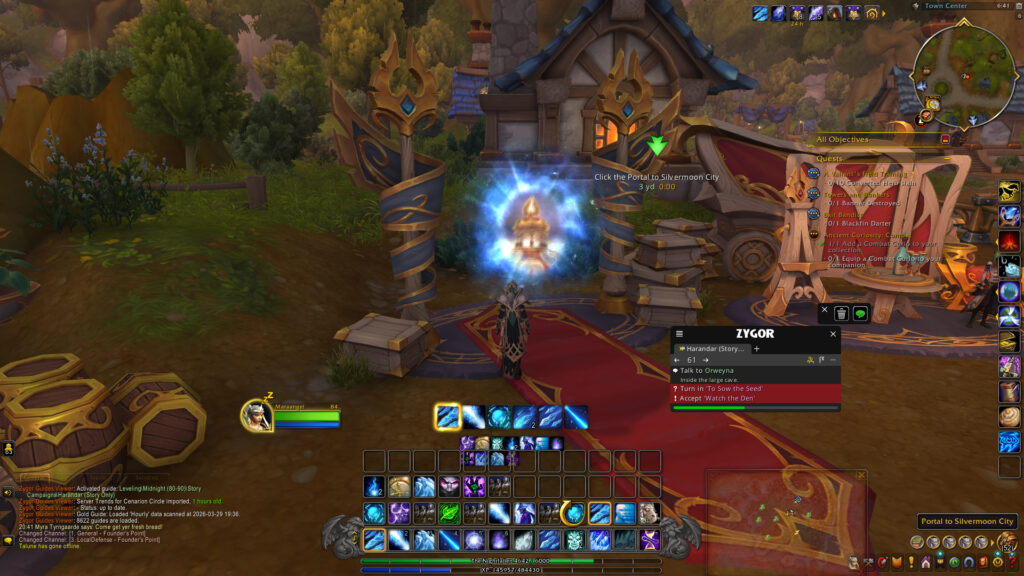
Task: Add a new Zygor guide tab
Action: [756, 349]
